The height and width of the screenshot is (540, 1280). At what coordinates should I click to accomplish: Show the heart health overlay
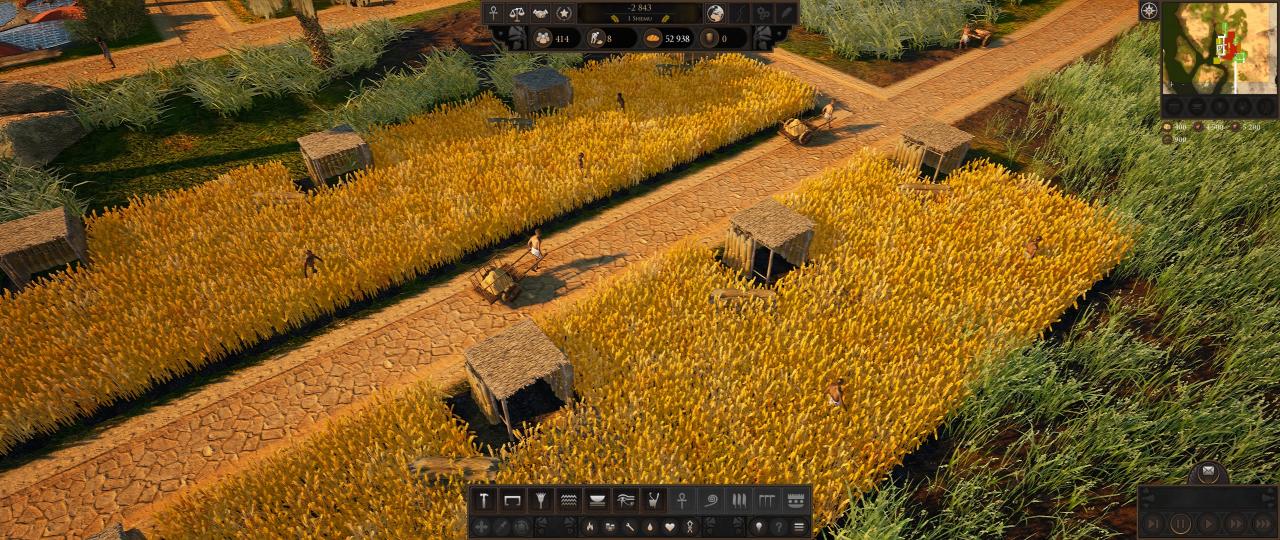[x=670, y=526]
